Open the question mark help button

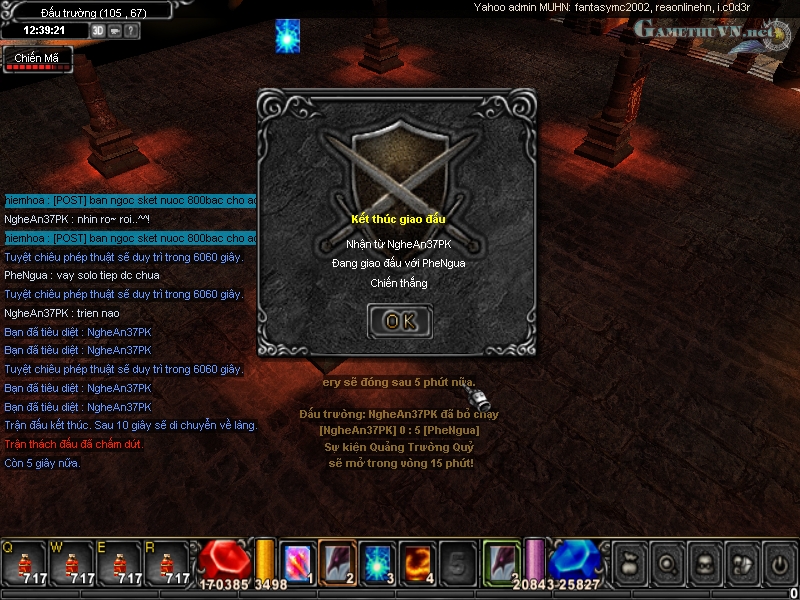pos(132,30)
